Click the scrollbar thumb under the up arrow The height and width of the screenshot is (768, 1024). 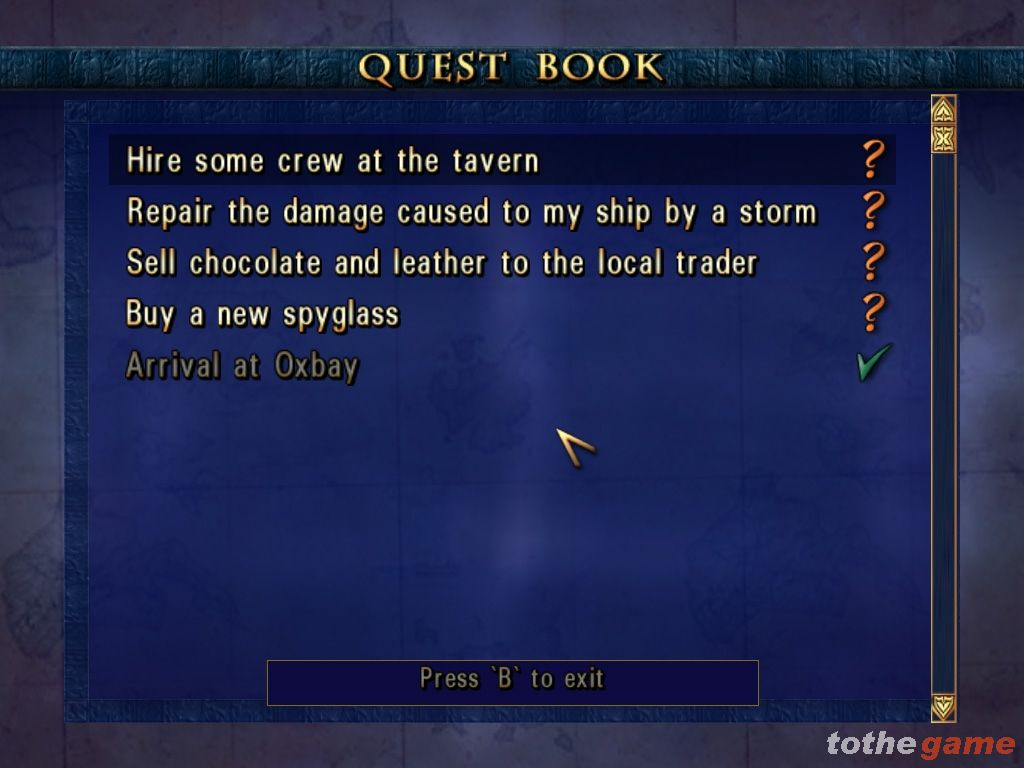coord(943,137)
